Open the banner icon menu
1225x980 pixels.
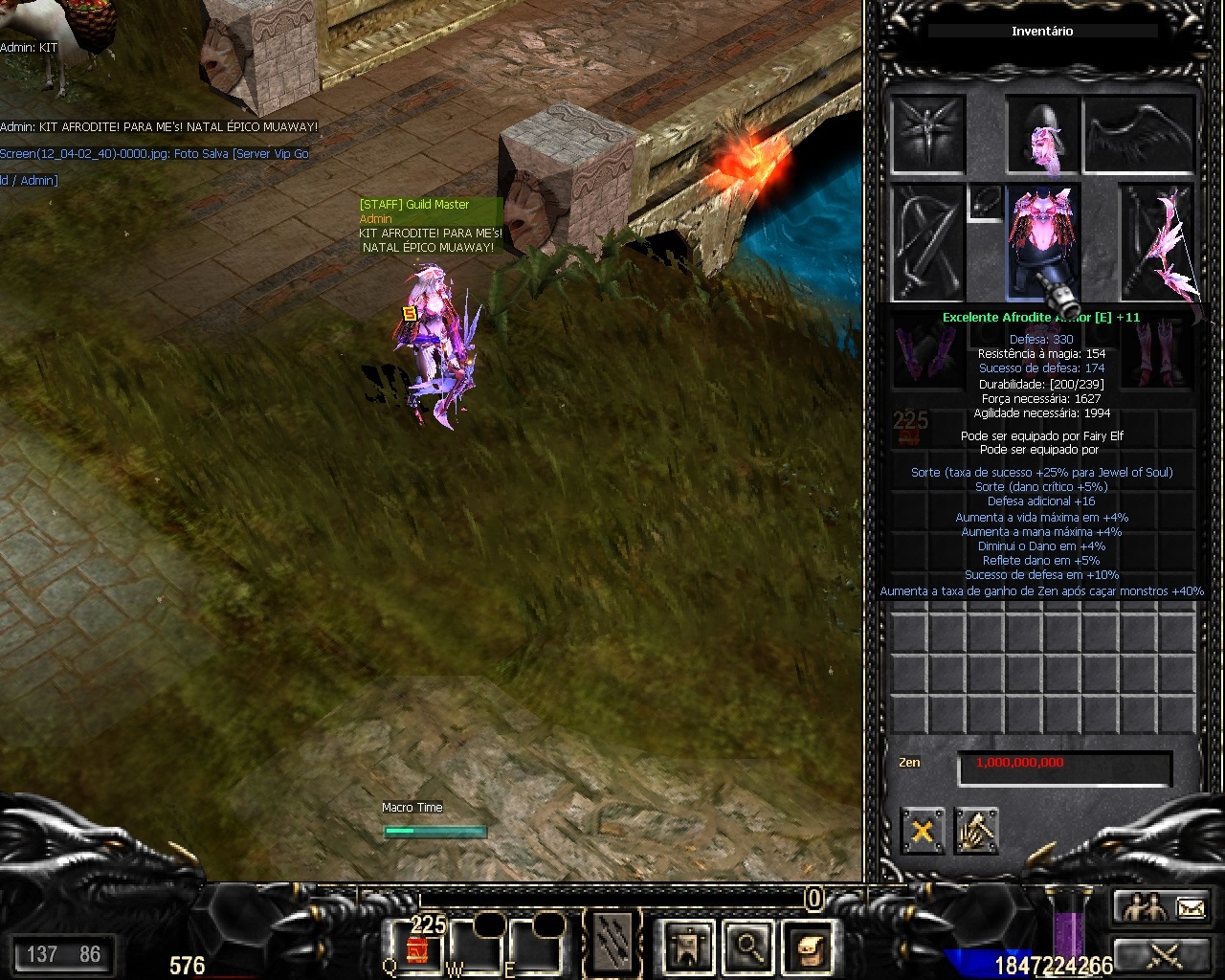pos(687,946)
